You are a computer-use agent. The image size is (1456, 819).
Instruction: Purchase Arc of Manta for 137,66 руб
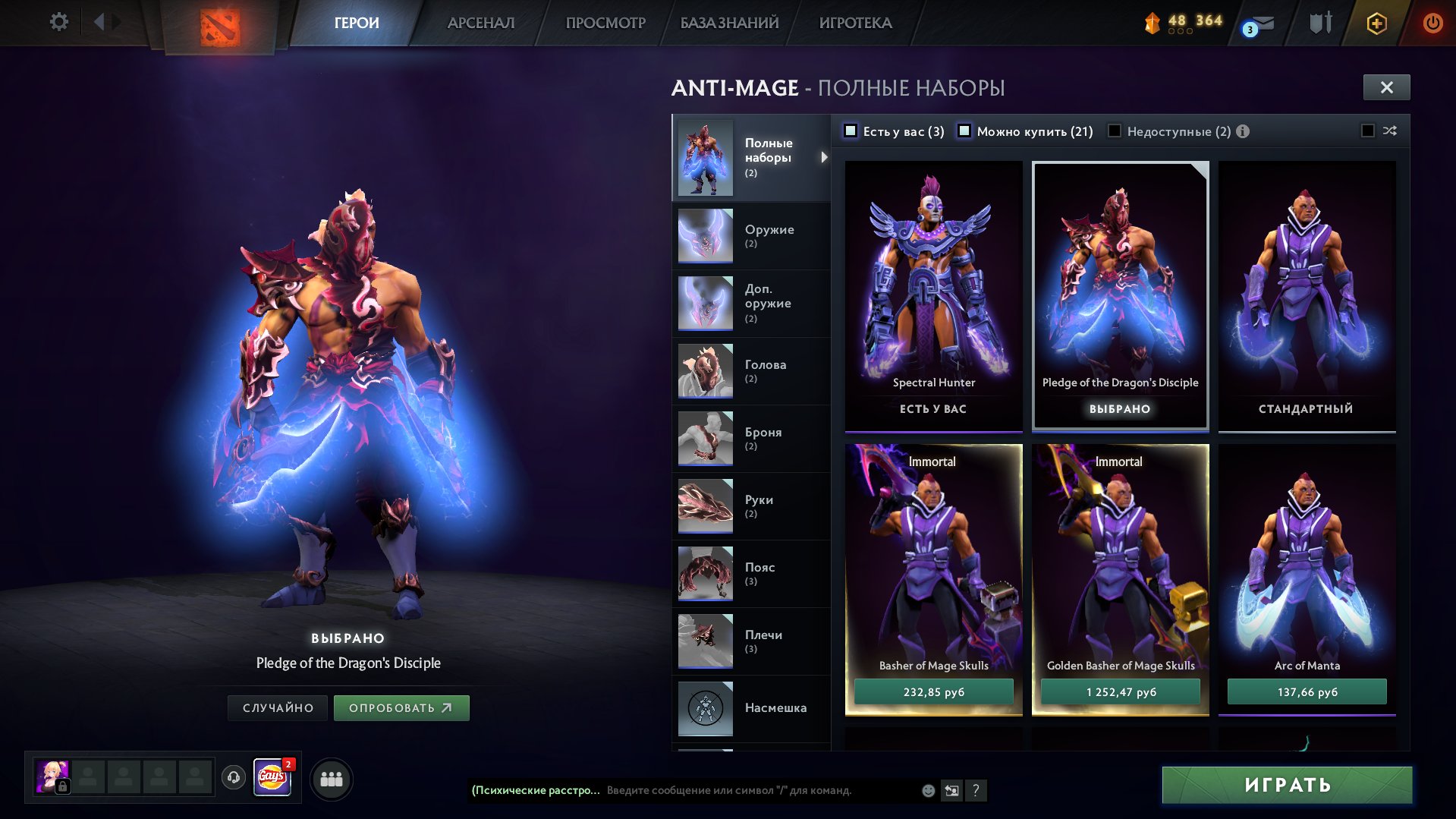click(x=1307, y=691)
